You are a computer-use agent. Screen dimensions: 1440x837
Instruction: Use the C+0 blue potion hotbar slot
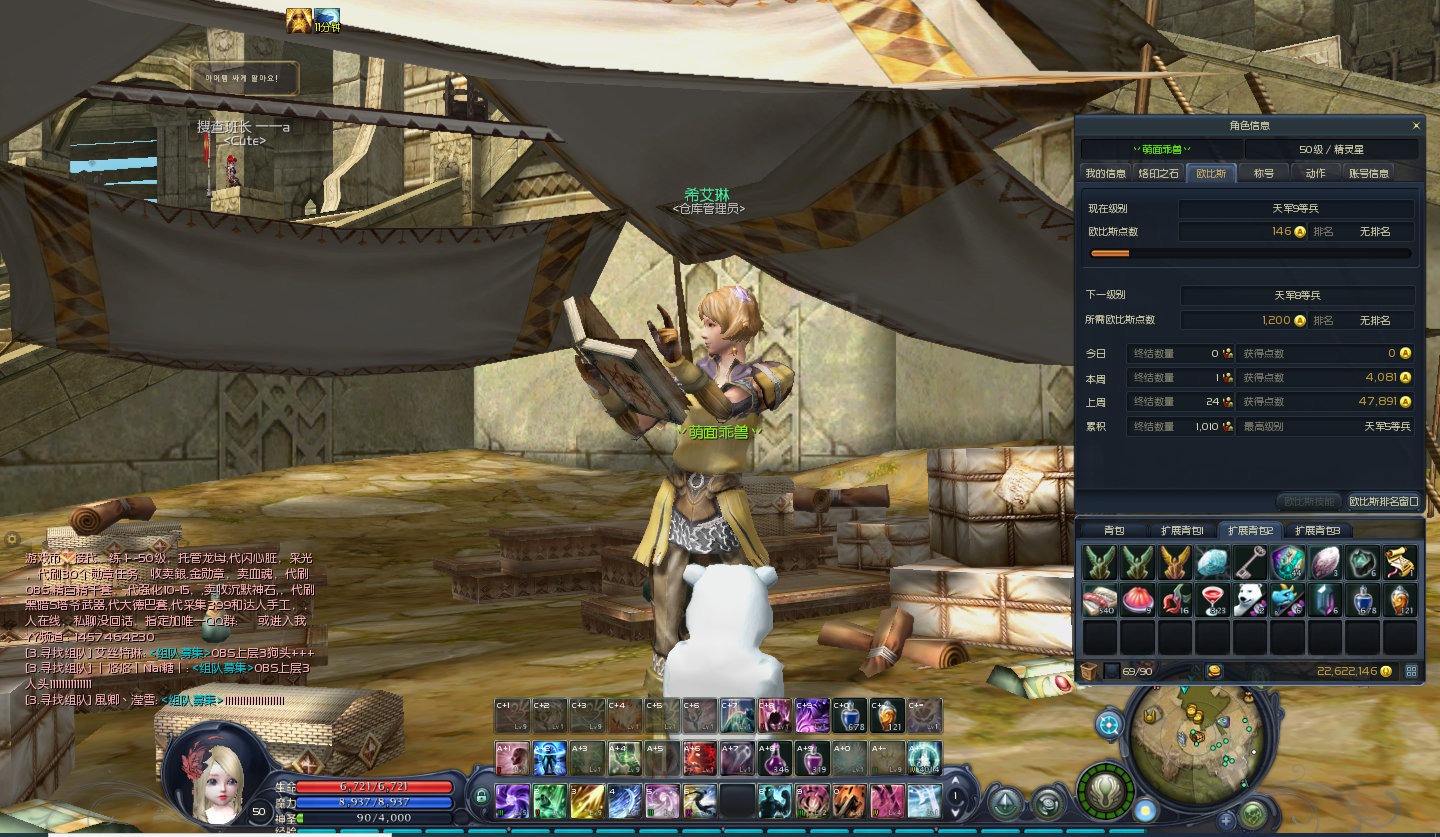(x=849, y=715)
